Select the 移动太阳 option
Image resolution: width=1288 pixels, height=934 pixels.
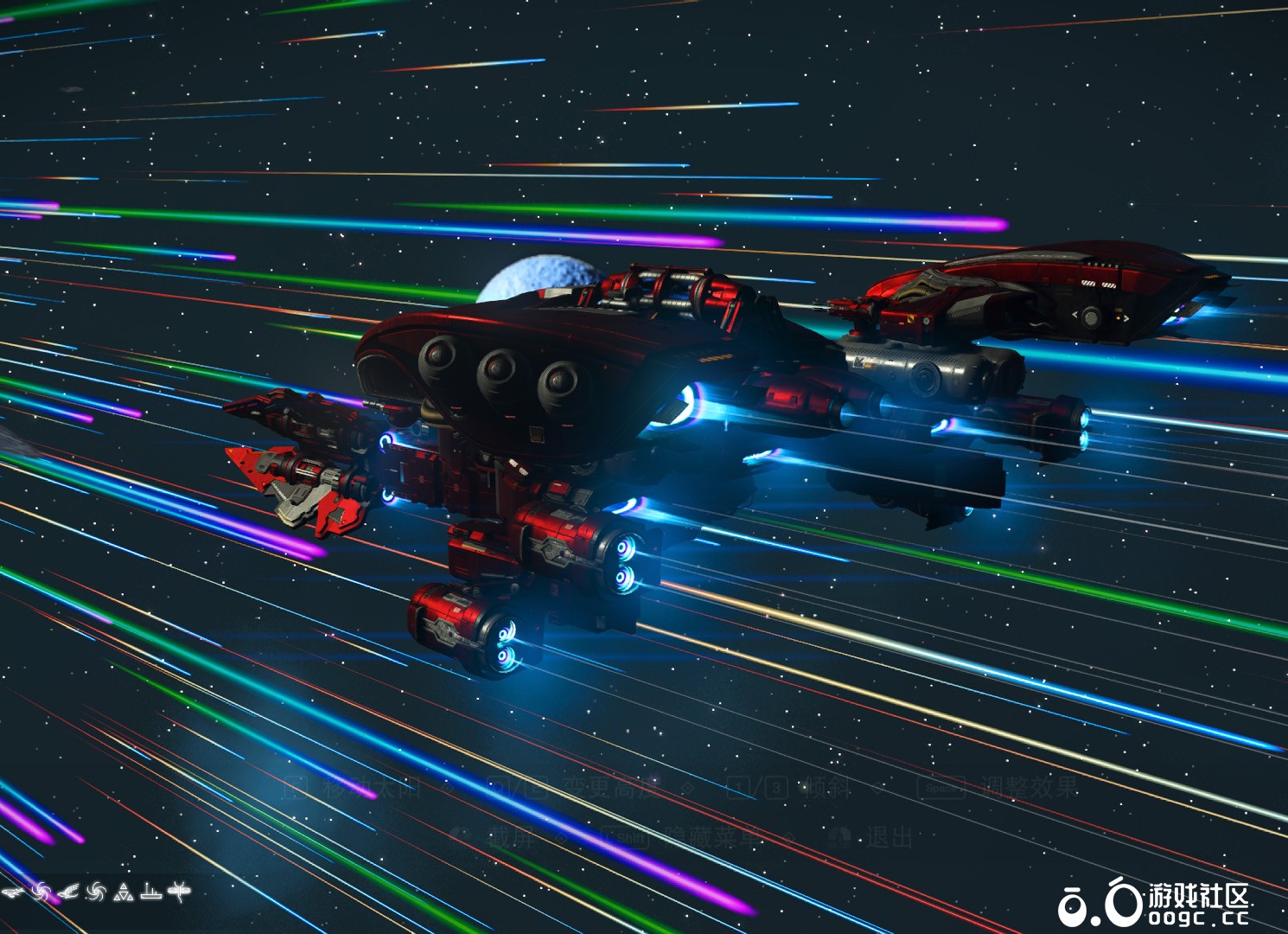(x=372, y=790)
